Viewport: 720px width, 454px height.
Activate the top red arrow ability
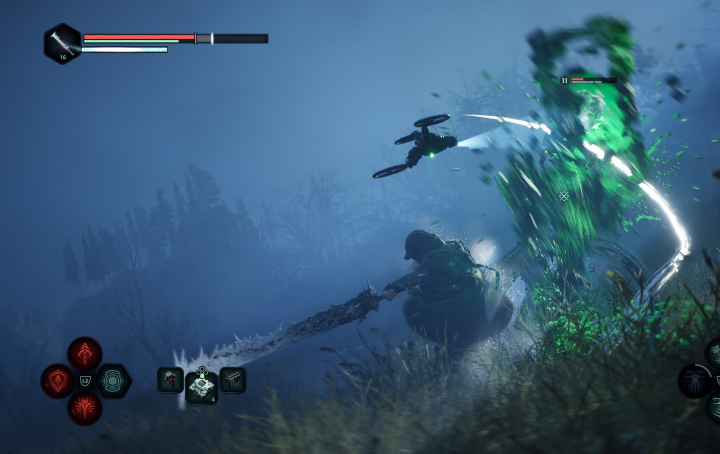point(85,353)
